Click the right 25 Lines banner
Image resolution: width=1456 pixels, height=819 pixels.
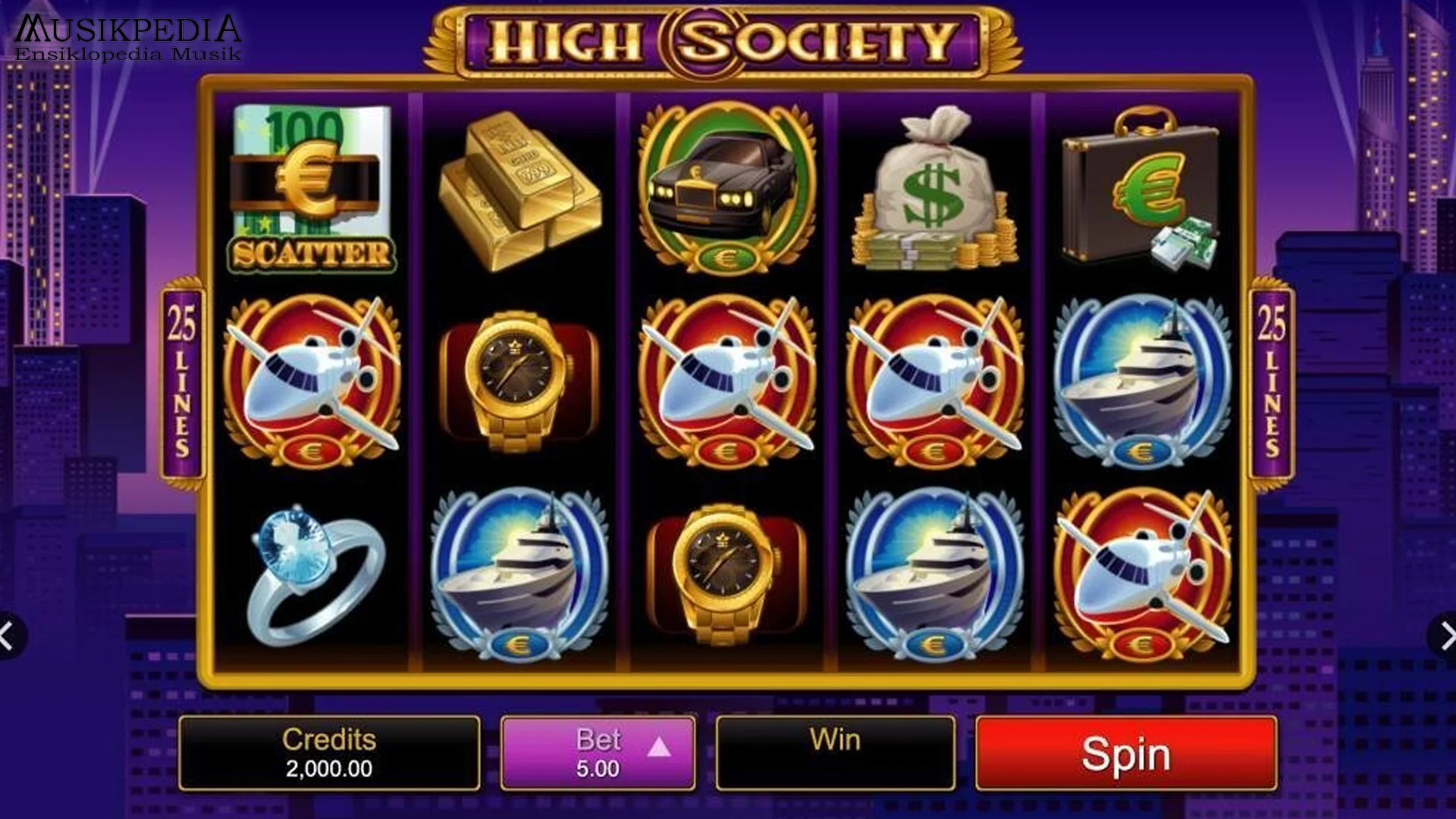[x=1271, y=379]
